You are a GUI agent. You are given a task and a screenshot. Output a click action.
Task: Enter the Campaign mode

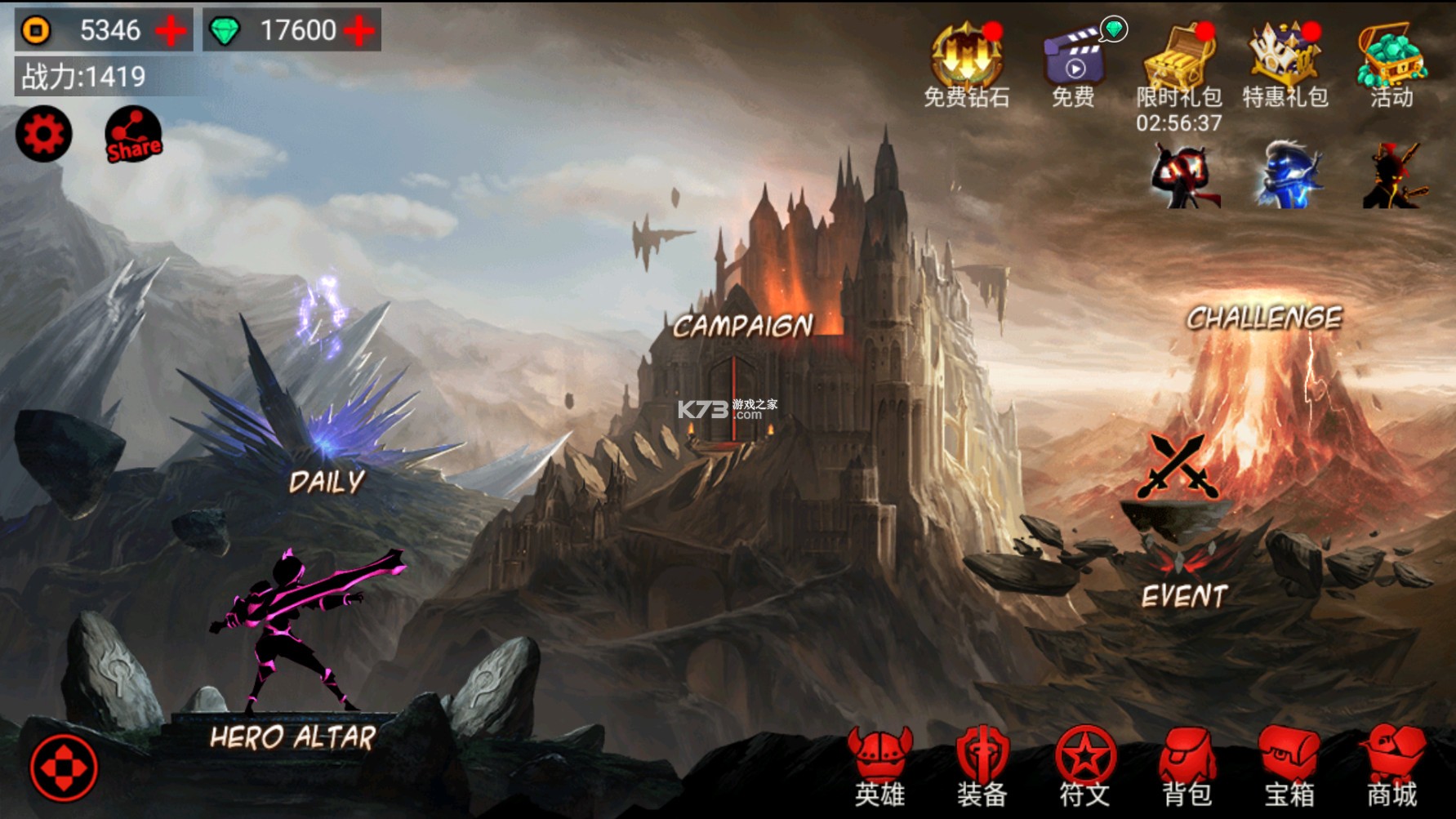pos(742,327)
